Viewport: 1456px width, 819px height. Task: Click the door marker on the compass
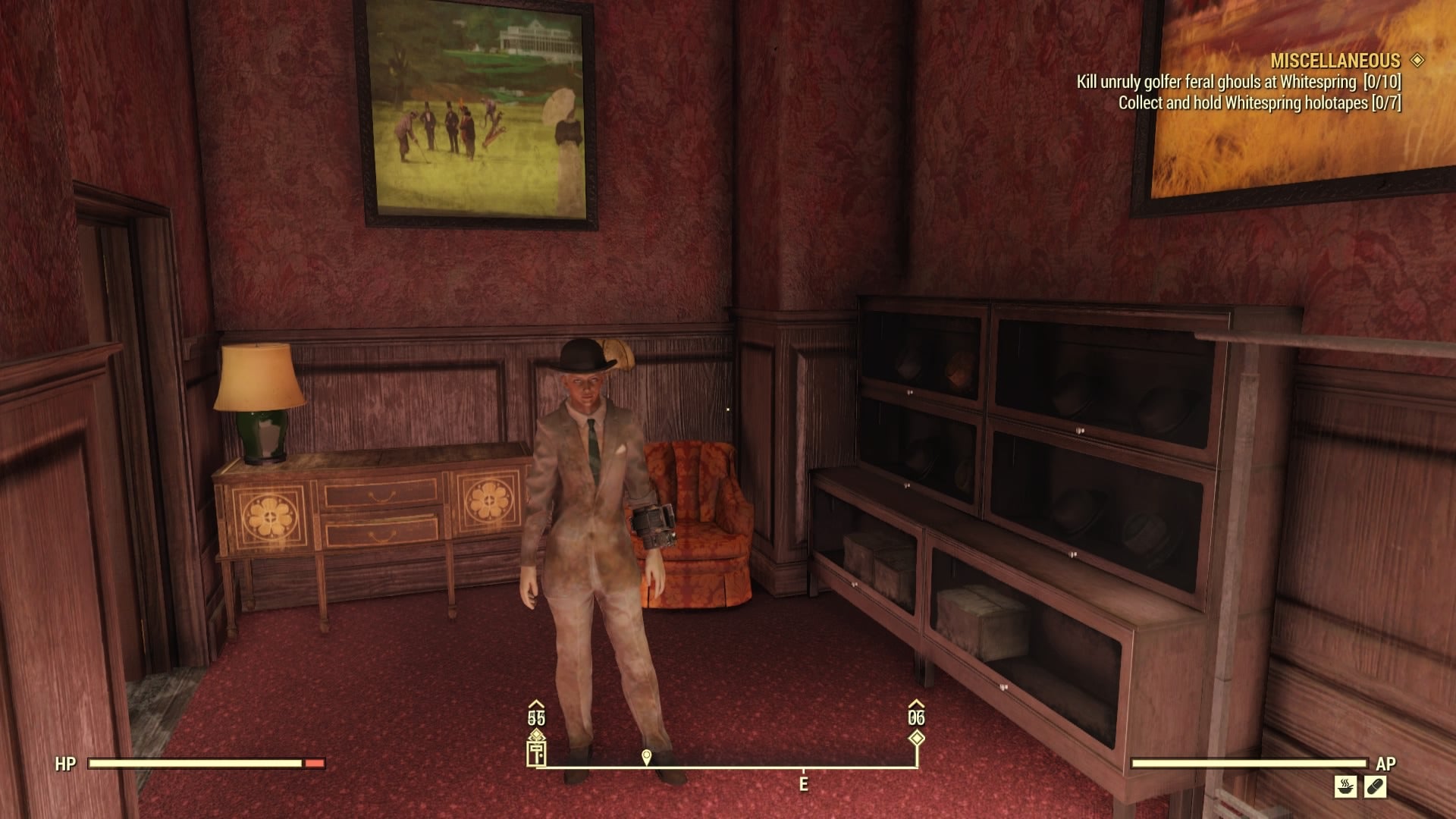536,753
